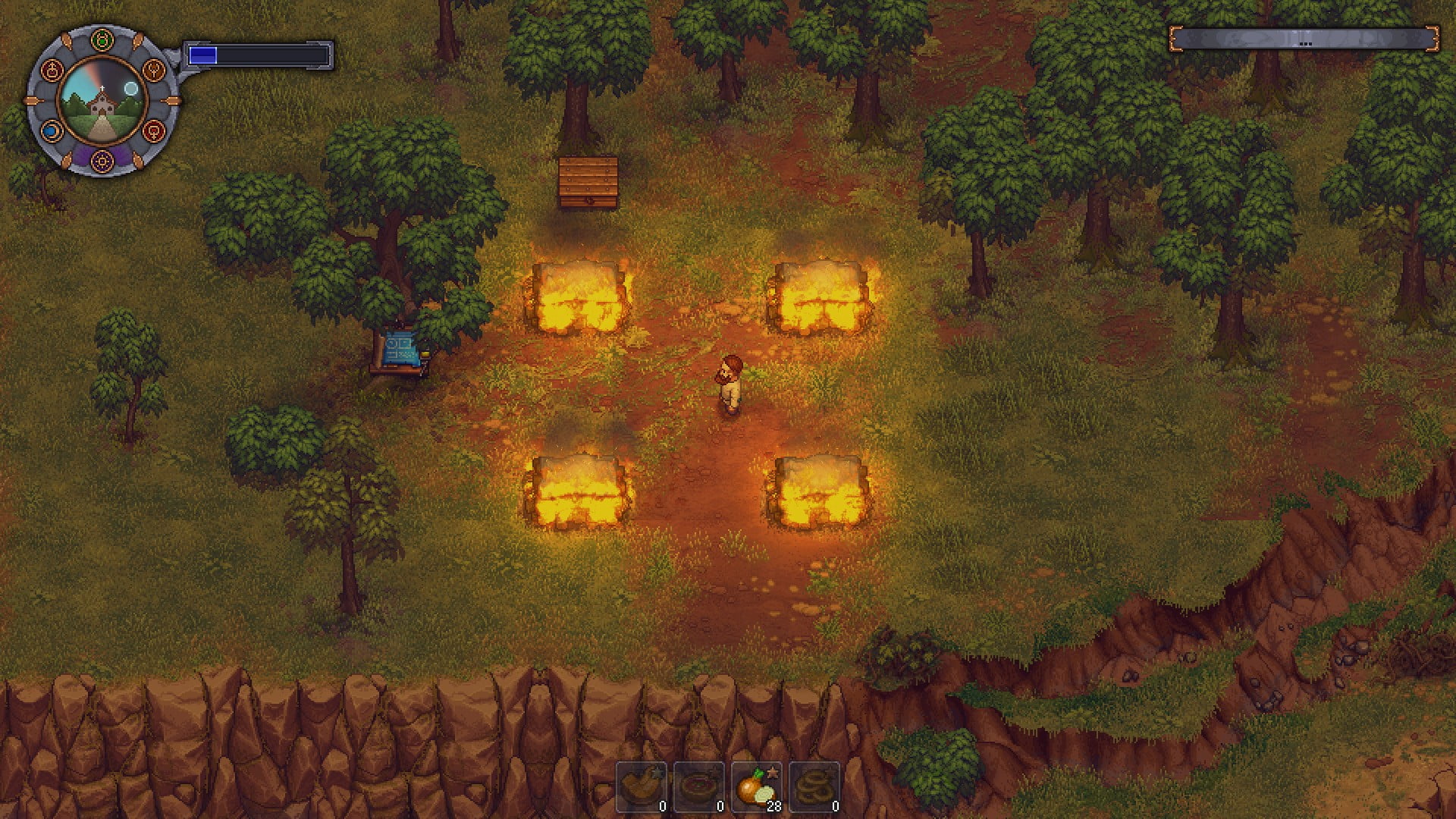
Task: Open the grey bar showing three dots
Action: (x=1304, y=40)
